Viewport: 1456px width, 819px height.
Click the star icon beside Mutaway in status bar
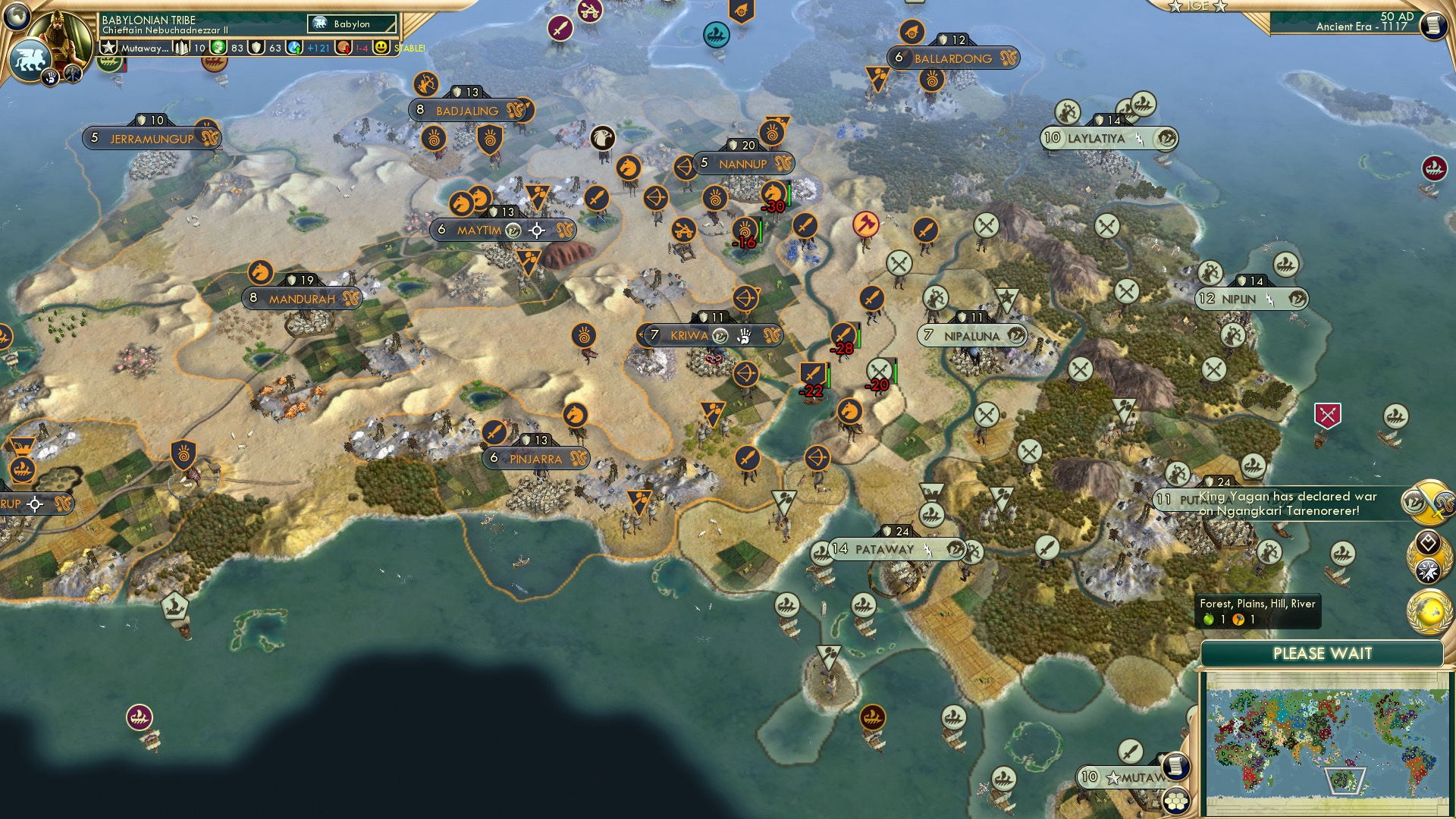pos(108,47)
